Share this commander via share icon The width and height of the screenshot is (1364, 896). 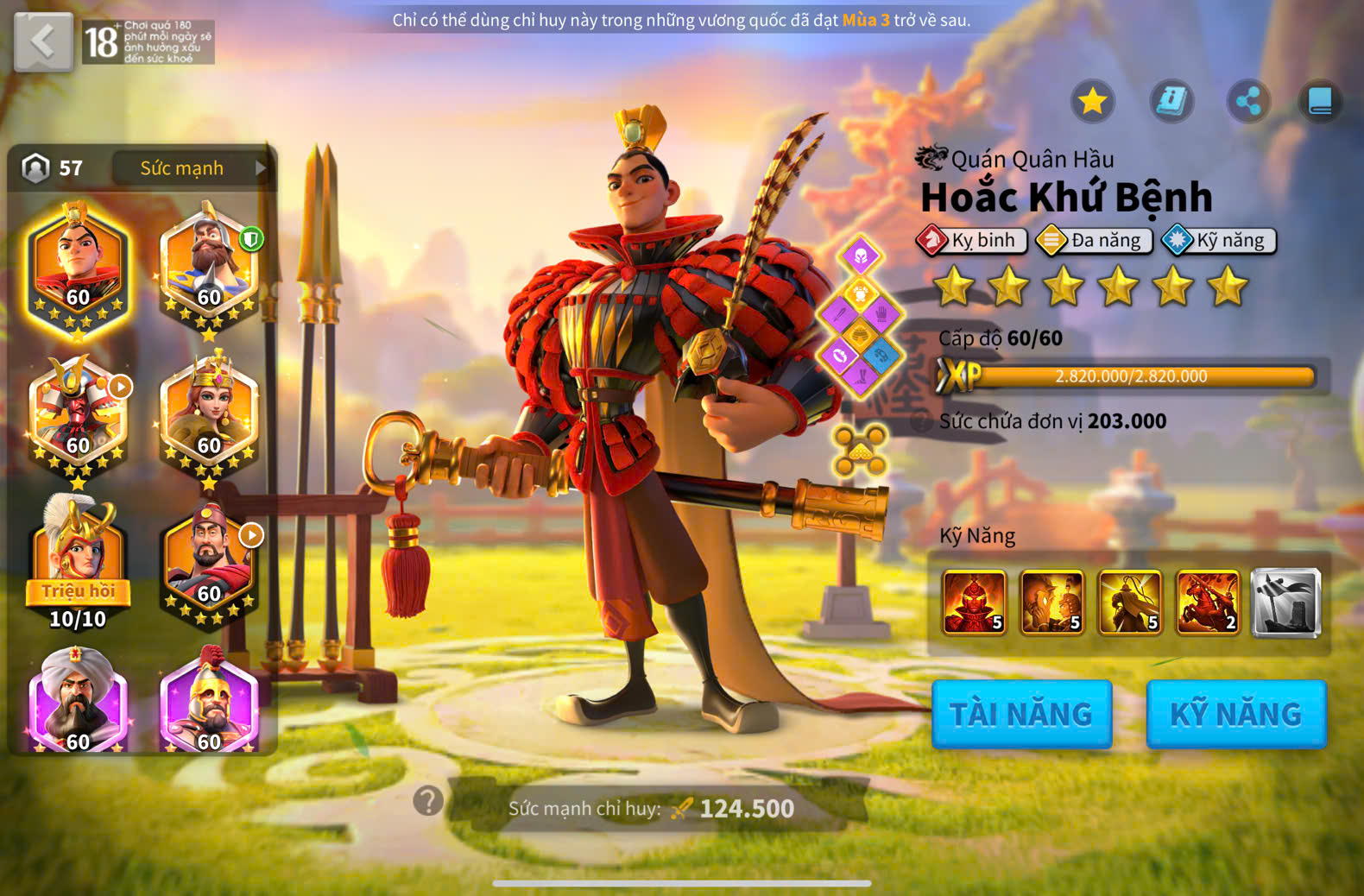pyautogui.click(x=1248, y=102)
